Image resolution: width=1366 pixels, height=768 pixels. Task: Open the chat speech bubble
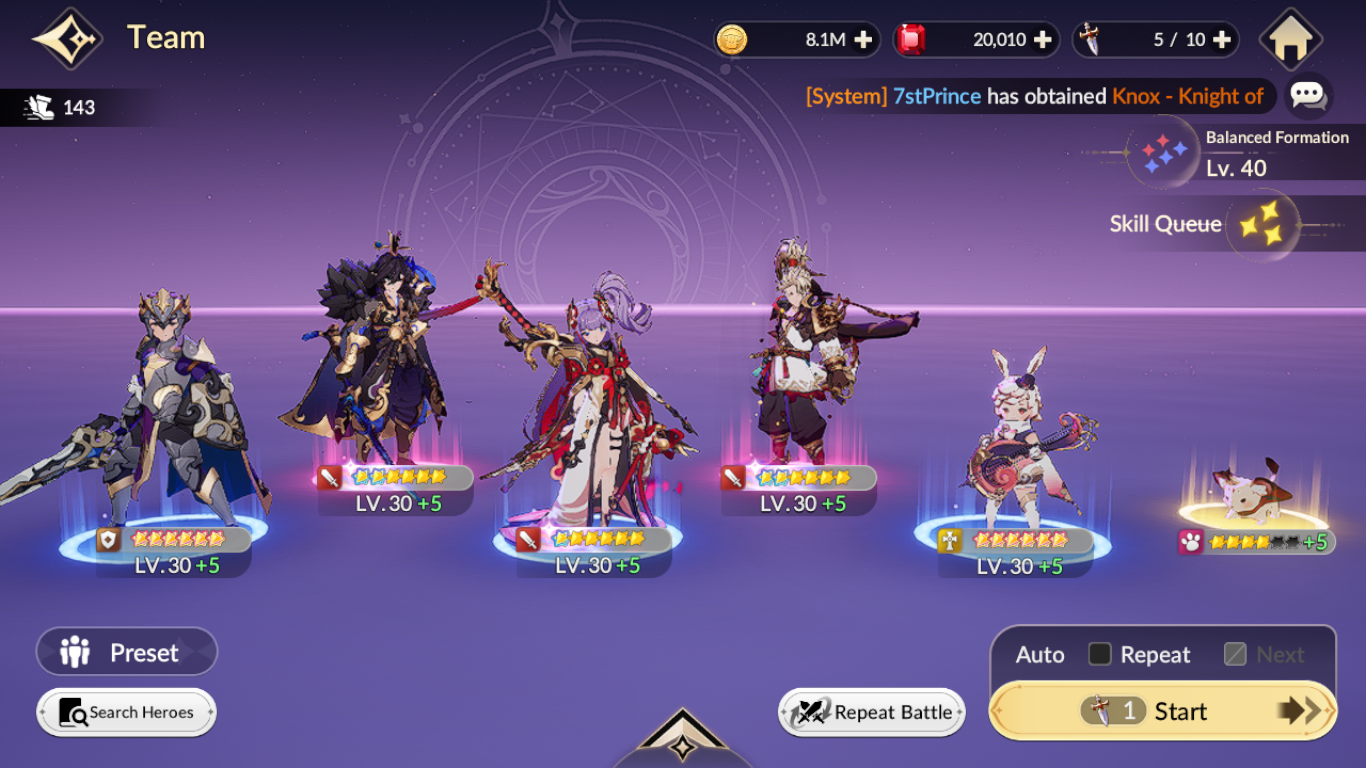point(1308,96)
